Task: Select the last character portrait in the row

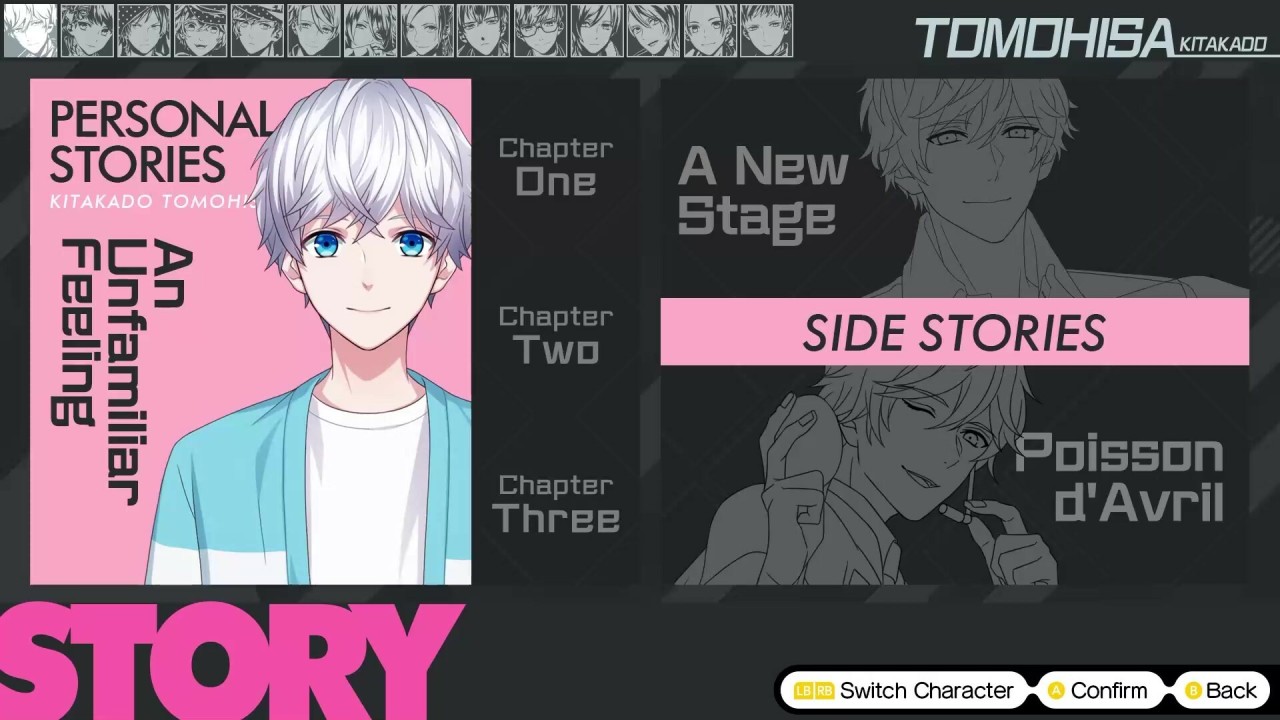Action: coord(767,31)
